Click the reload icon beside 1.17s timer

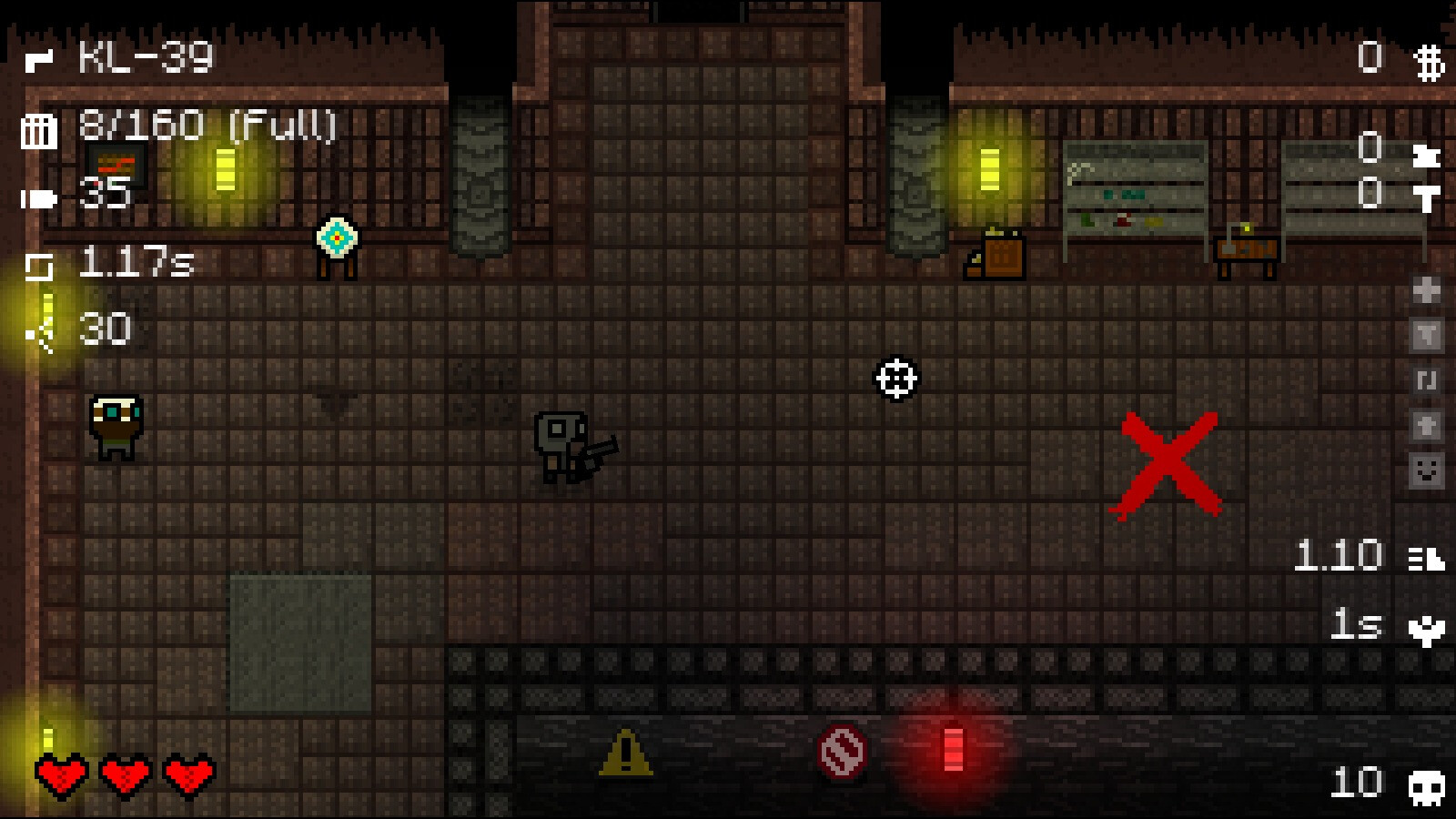(38, 264)
